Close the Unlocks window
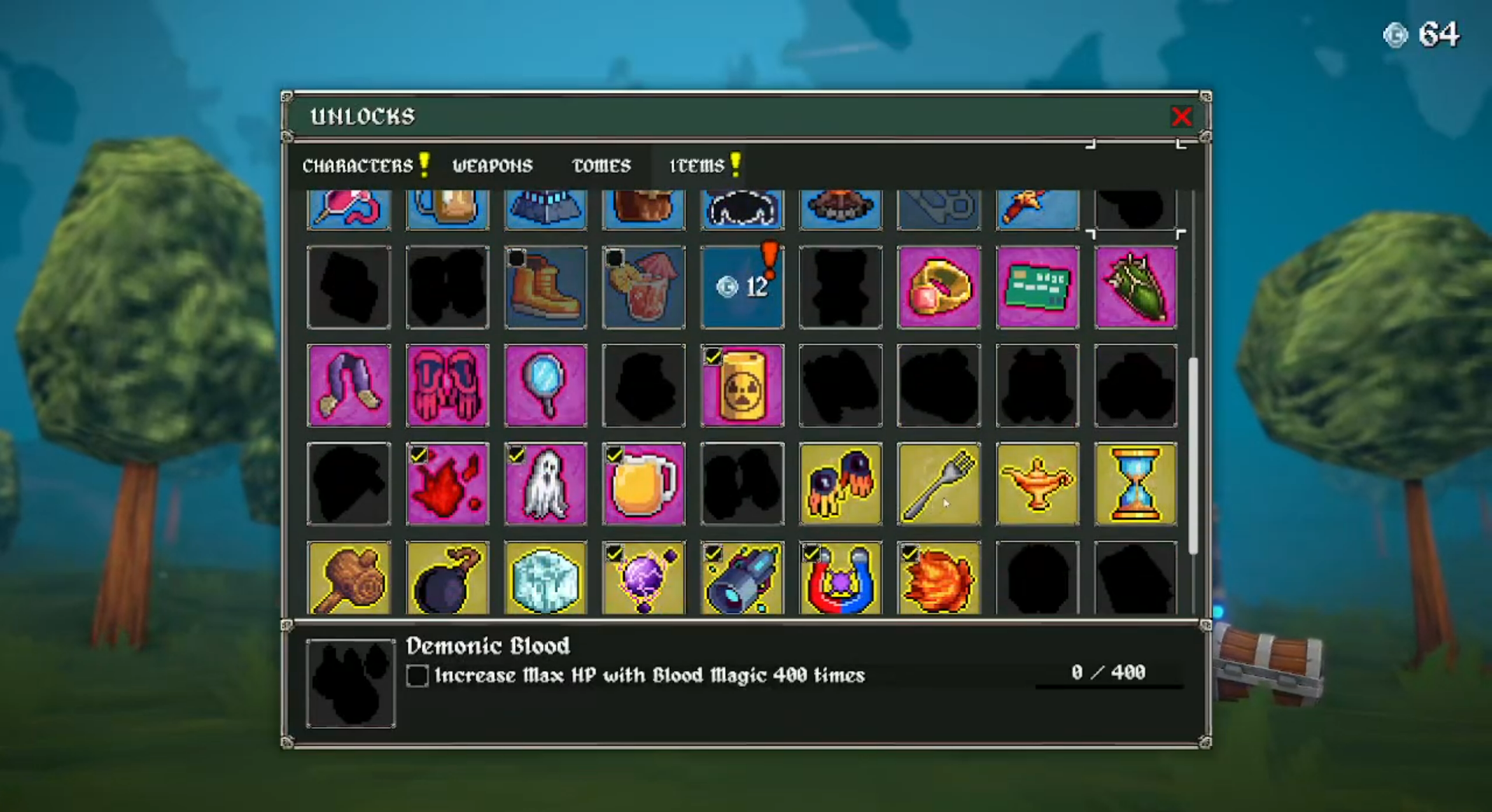Screen dimensions: 1492x812 click(x=1181, y=117)
